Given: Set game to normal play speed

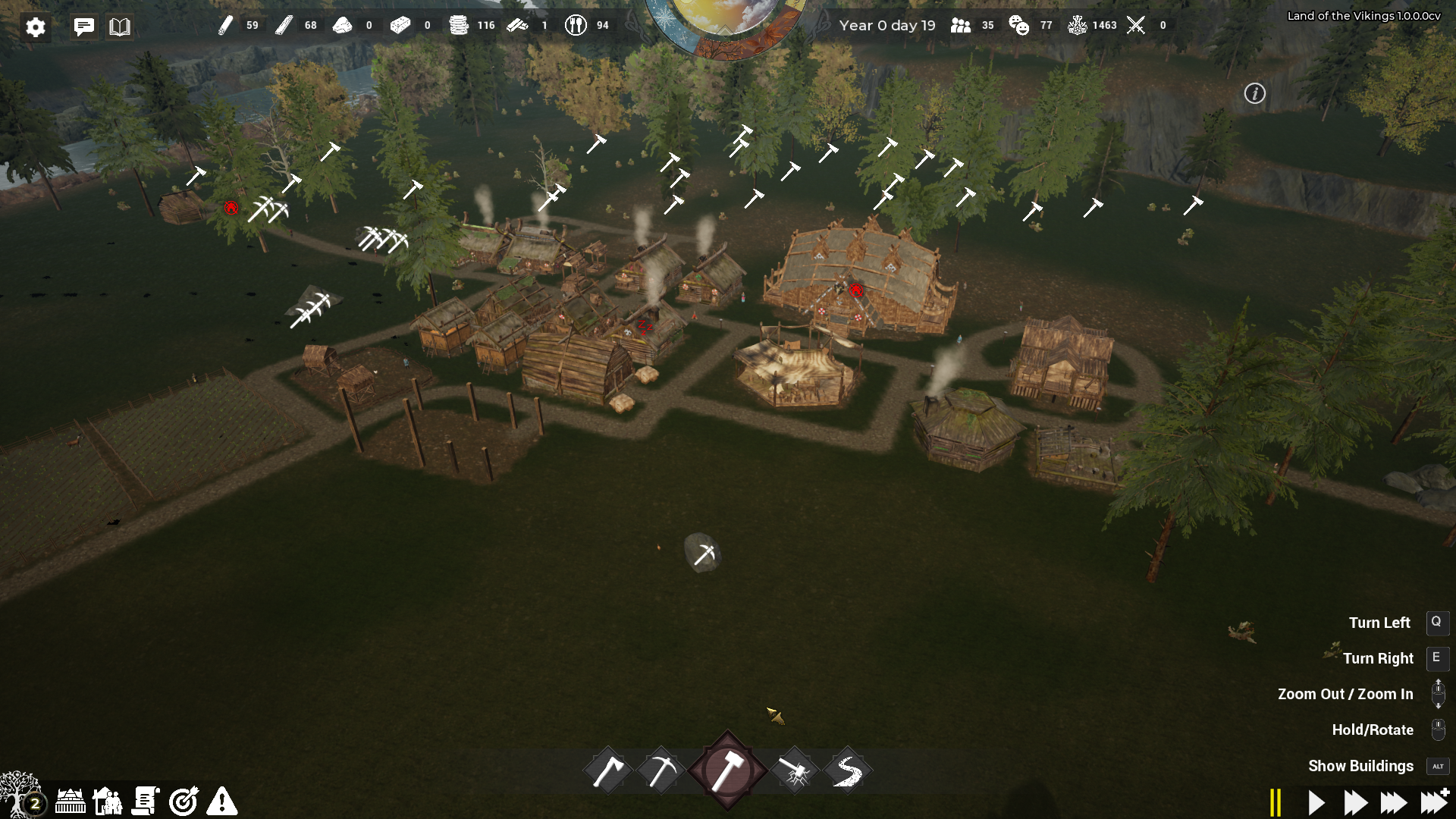Looking at the screenshot, I should (1316, 802).
